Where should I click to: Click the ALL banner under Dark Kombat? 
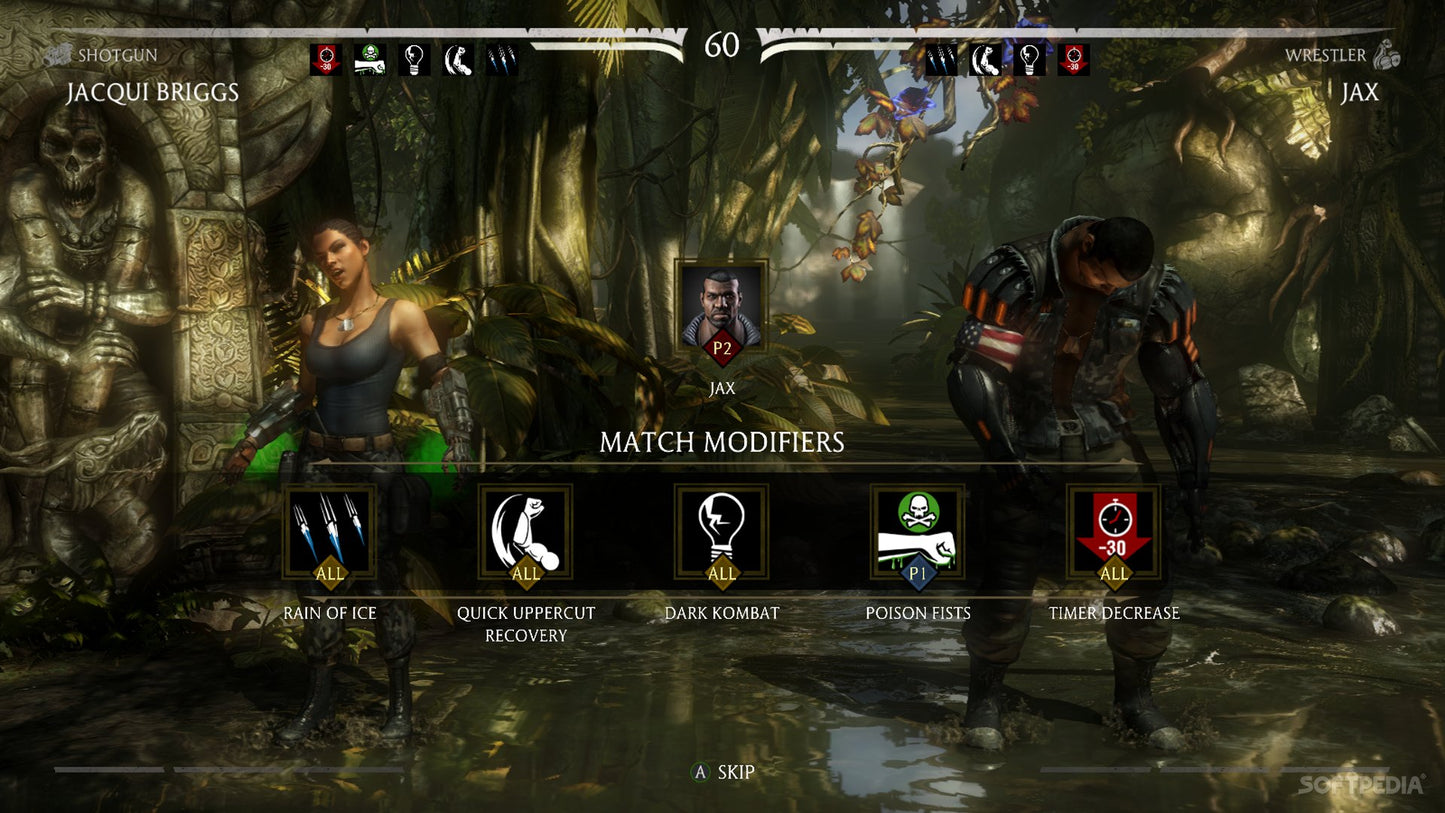click(721, 575)
